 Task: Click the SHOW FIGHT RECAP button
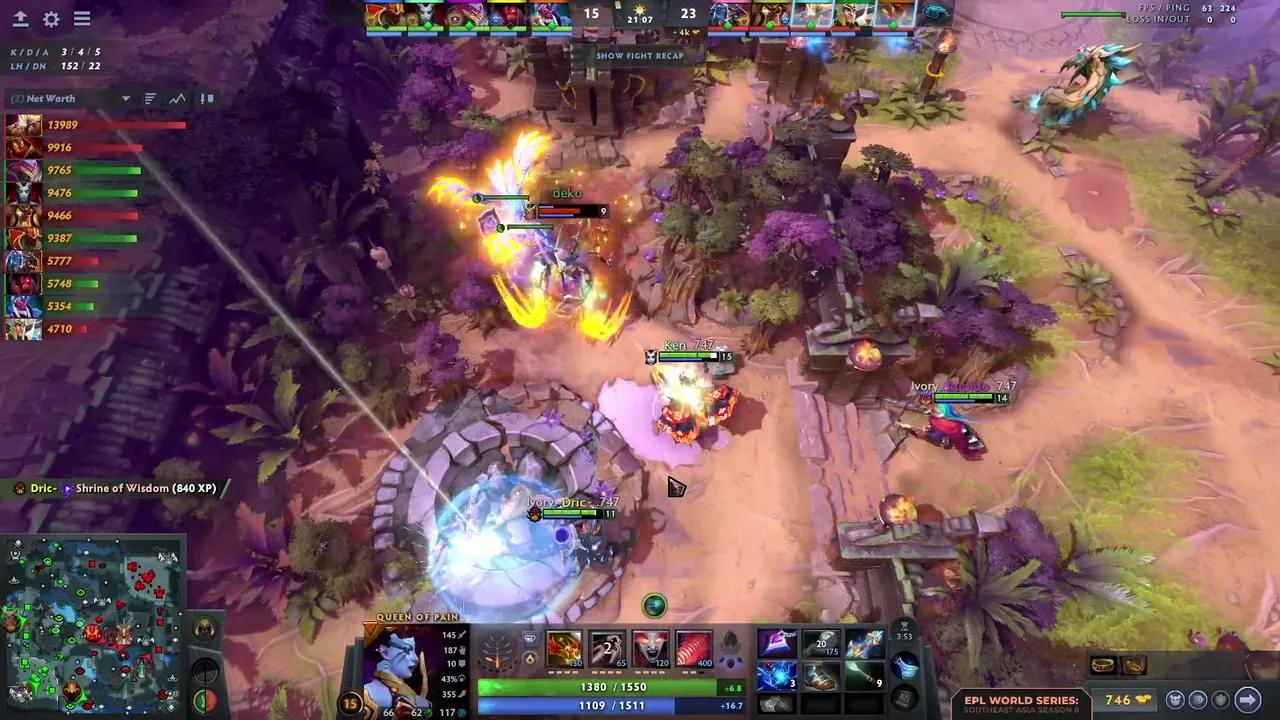click(x=639, y=56)
